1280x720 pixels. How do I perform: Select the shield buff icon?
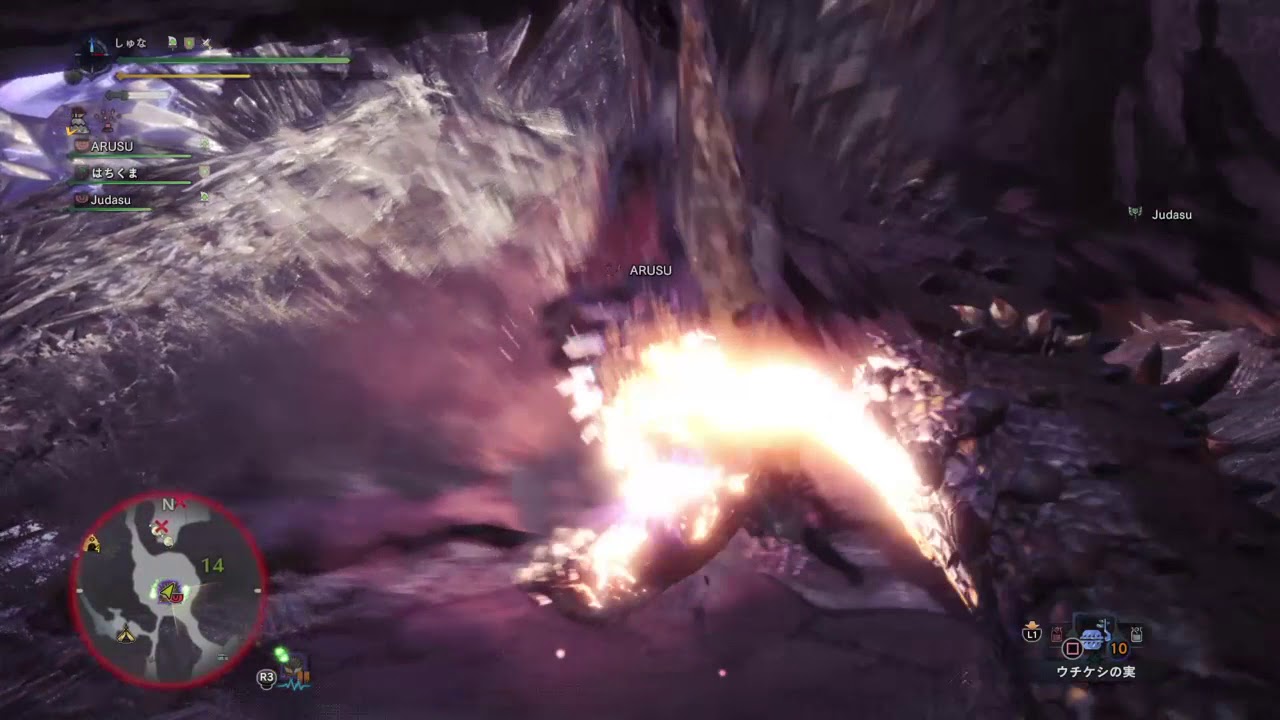tap(188, 42)
